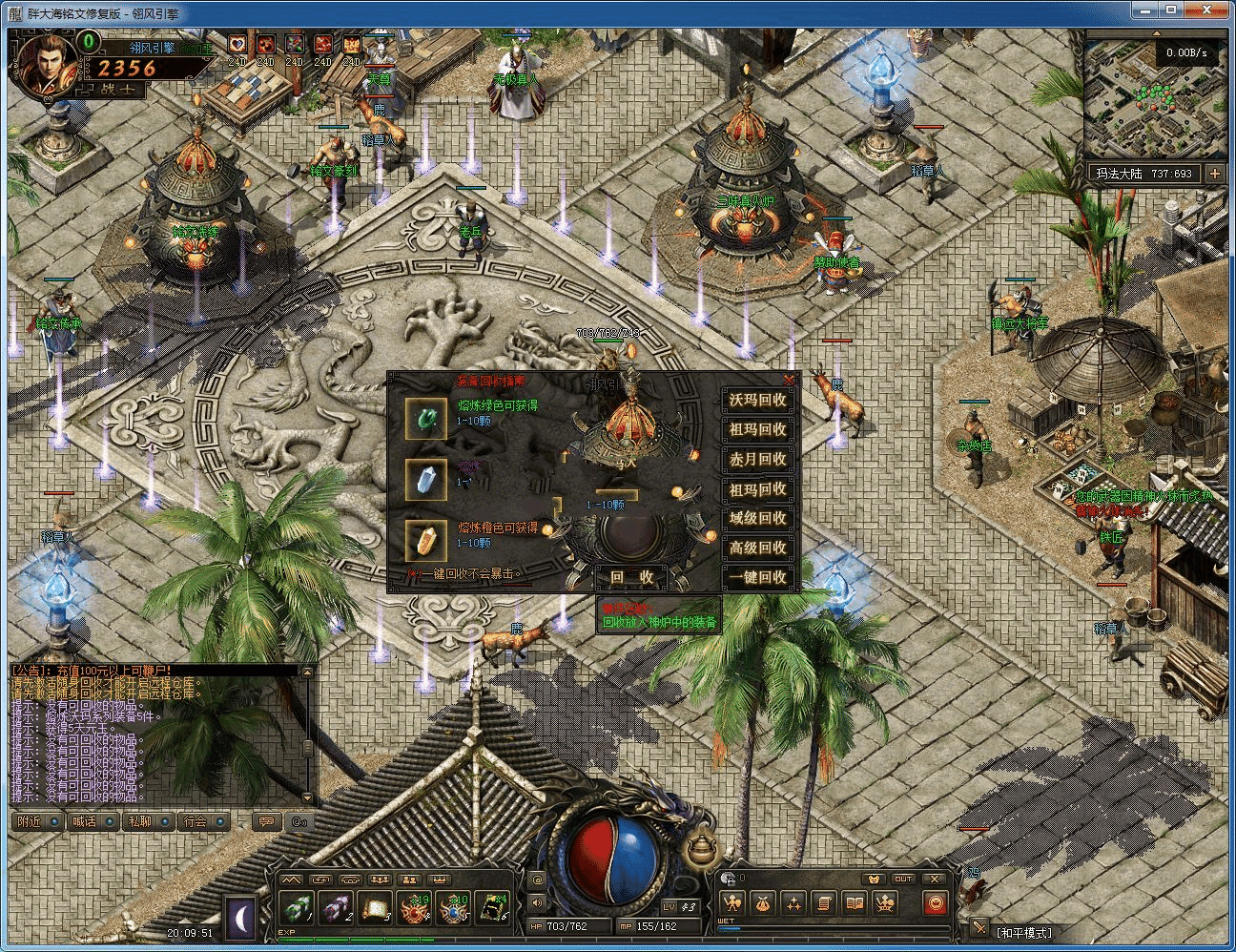Image resolution: width=1236 pixels, height=952 pixels.
Task: Select the 域级回收 button
Action: tap(758, 518)
